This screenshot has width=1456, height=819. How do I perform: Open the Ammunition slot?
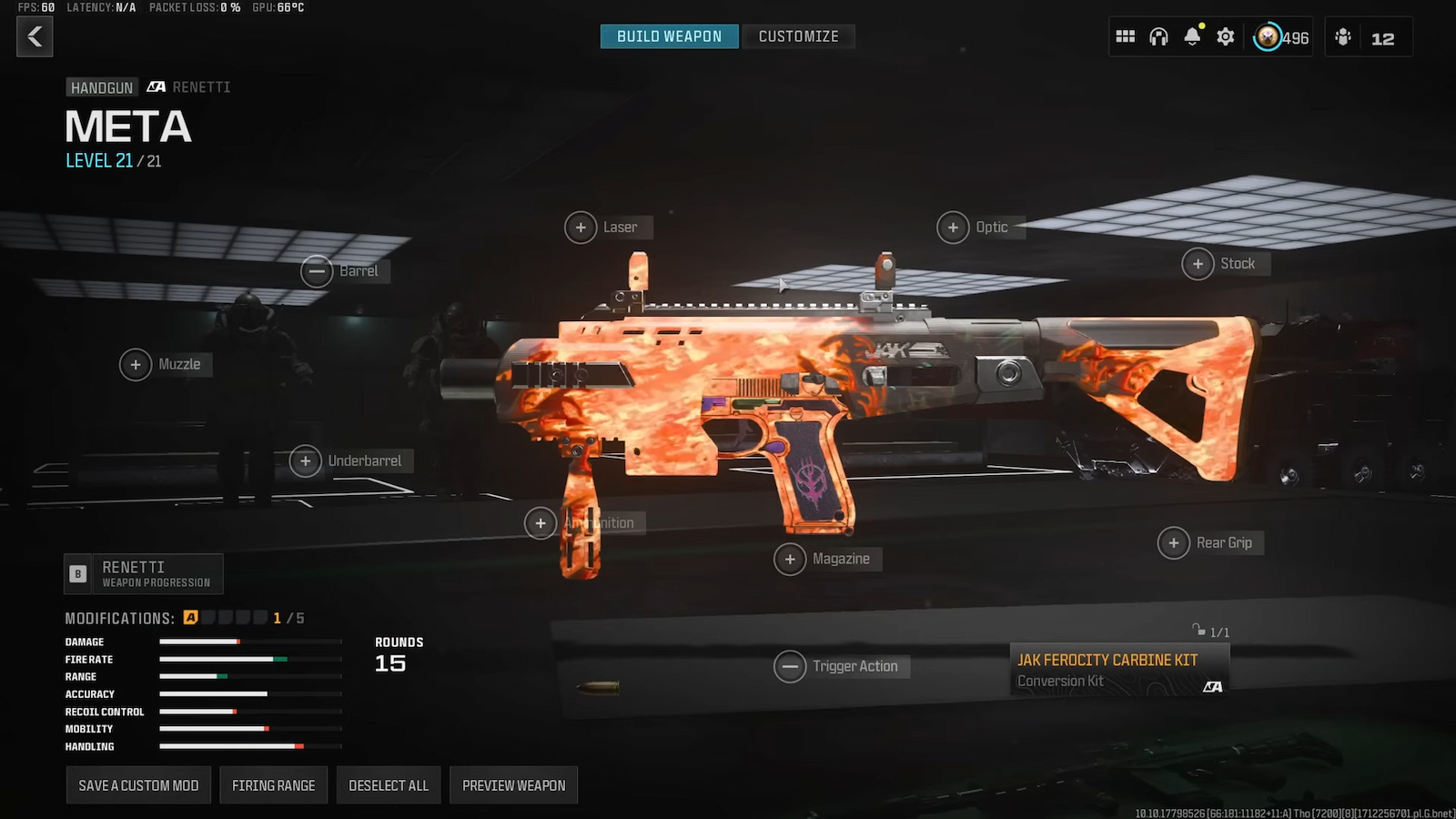[x=540, y=523]
